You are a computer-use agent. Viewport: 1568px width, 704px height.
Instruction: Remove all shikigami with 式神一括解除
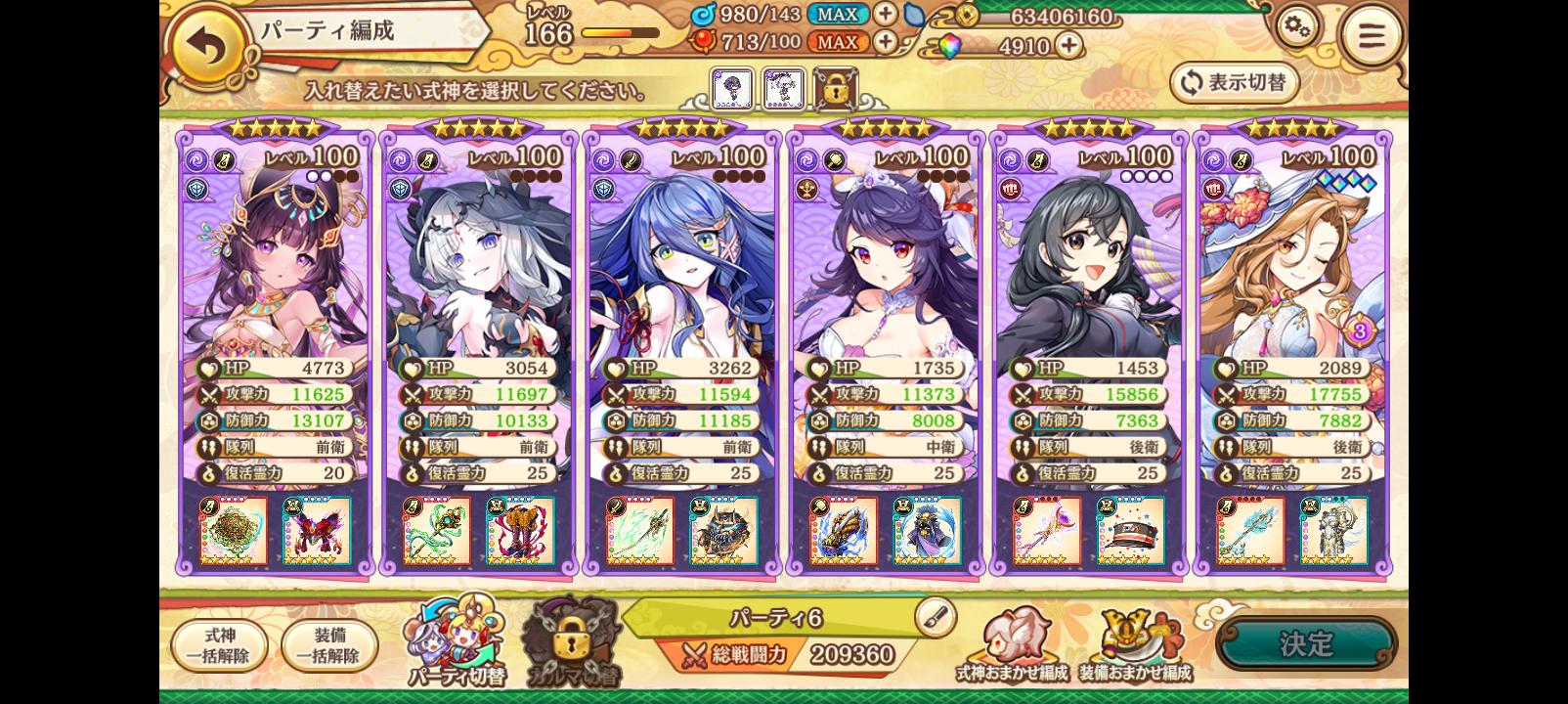[x=220, y=645]
